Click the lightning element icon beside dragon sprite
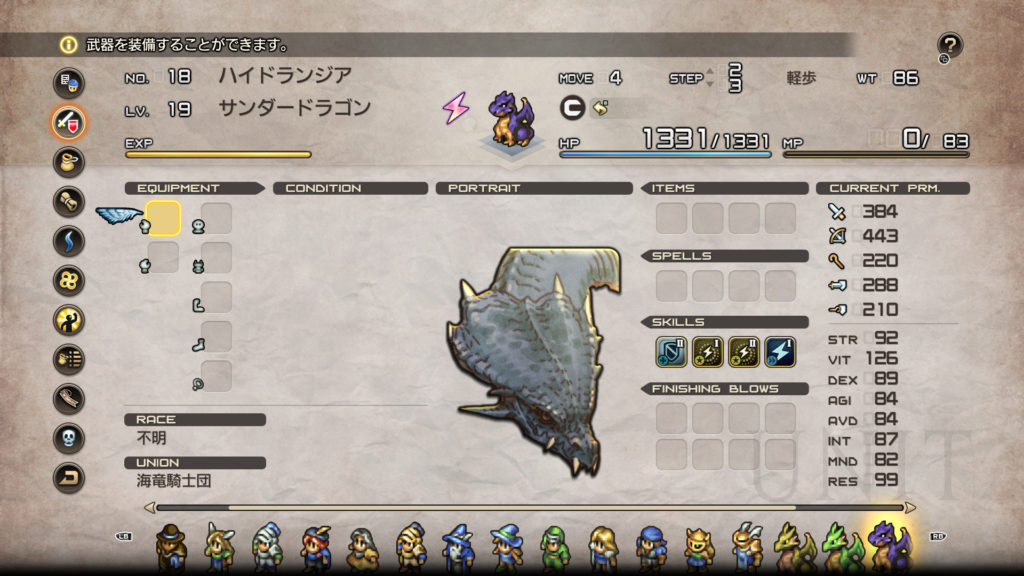Image resolution: width=1024 pixels, height=576 pixels. pyautogui.click(x=456, y=108)
